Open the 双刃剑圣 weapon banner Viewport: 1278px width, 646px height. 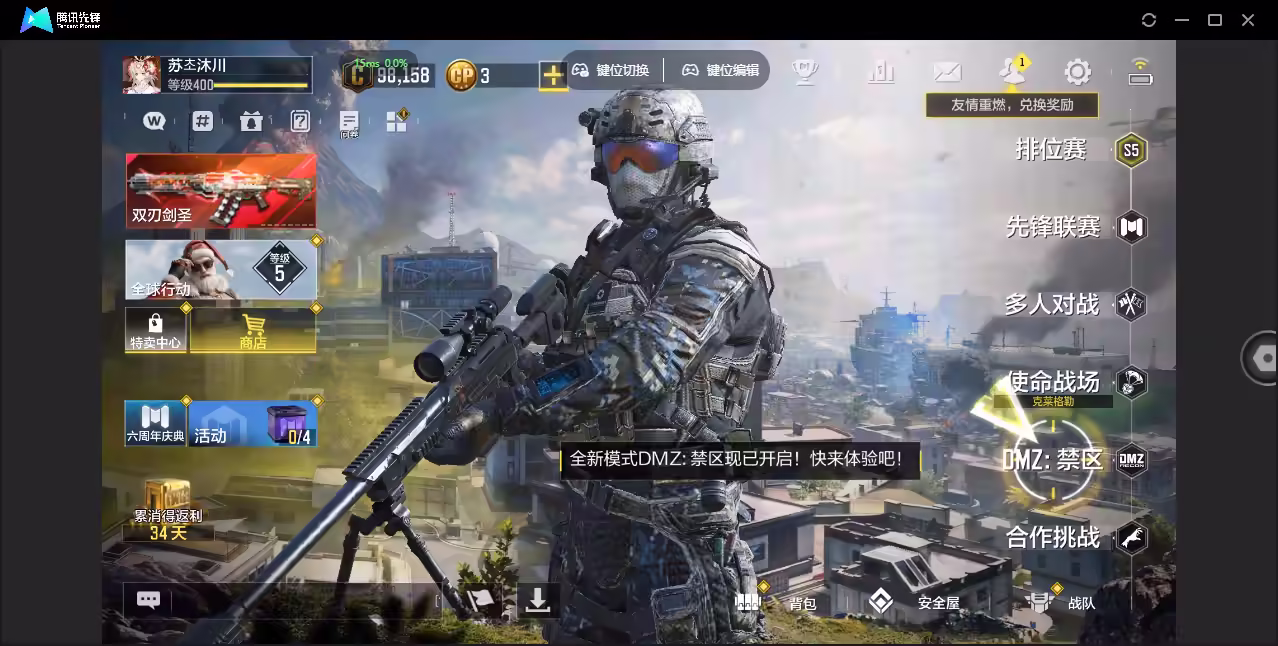click(x=221, y=190)
